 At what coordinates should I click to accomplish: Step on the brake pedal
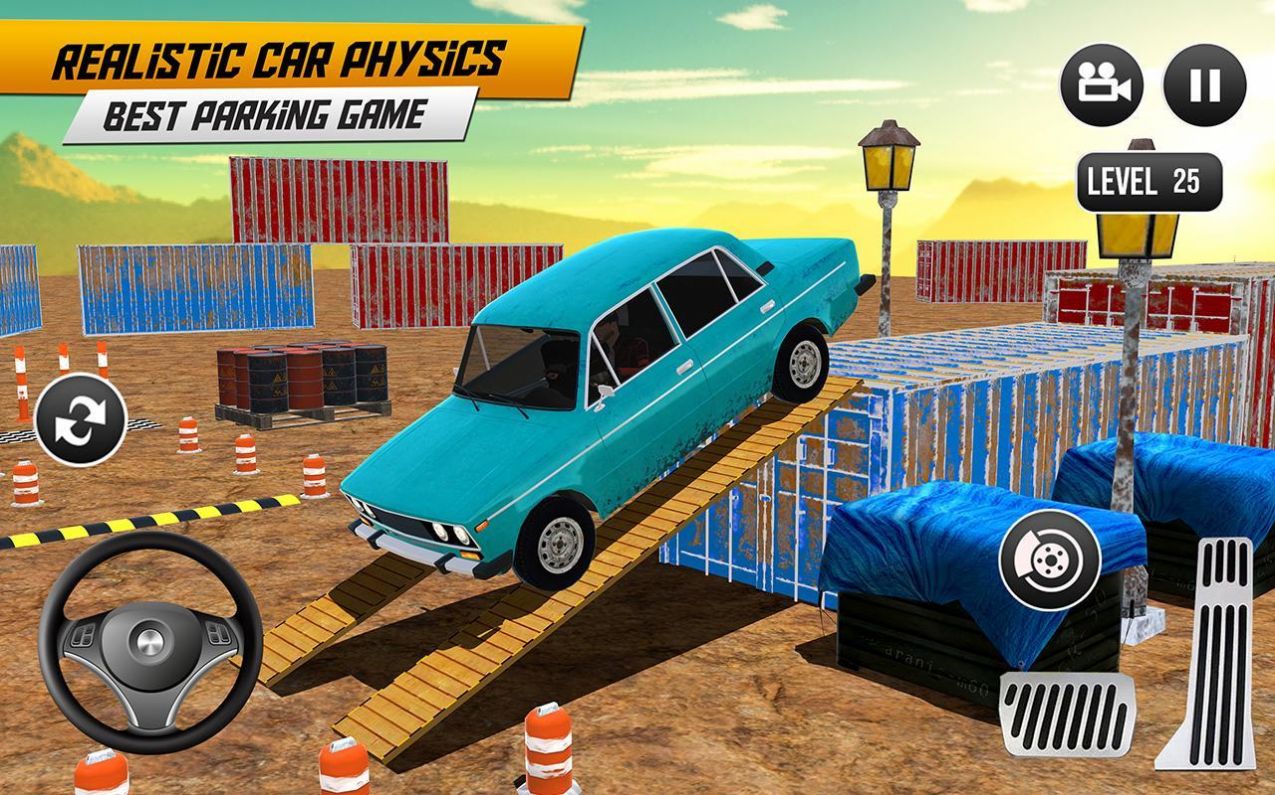[1068, 714]
